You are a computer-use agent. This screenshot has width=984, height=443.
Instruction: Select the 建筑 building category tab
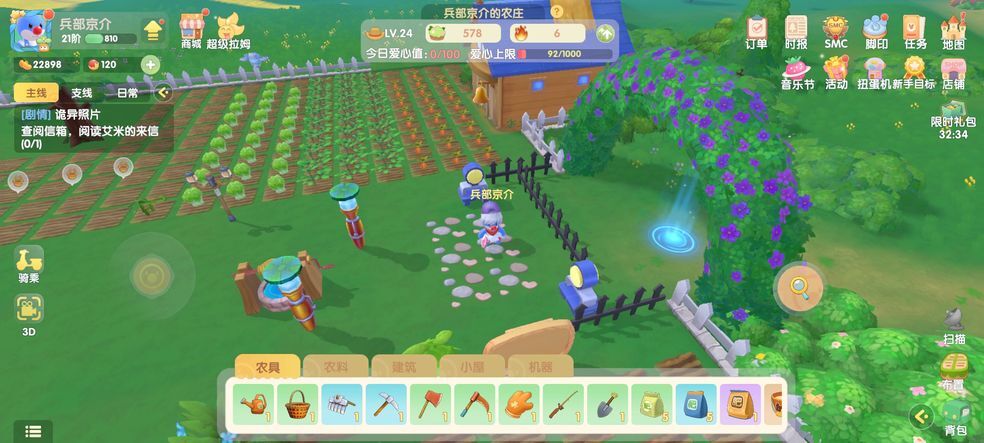pyautogui.click(x=403, y=367)
